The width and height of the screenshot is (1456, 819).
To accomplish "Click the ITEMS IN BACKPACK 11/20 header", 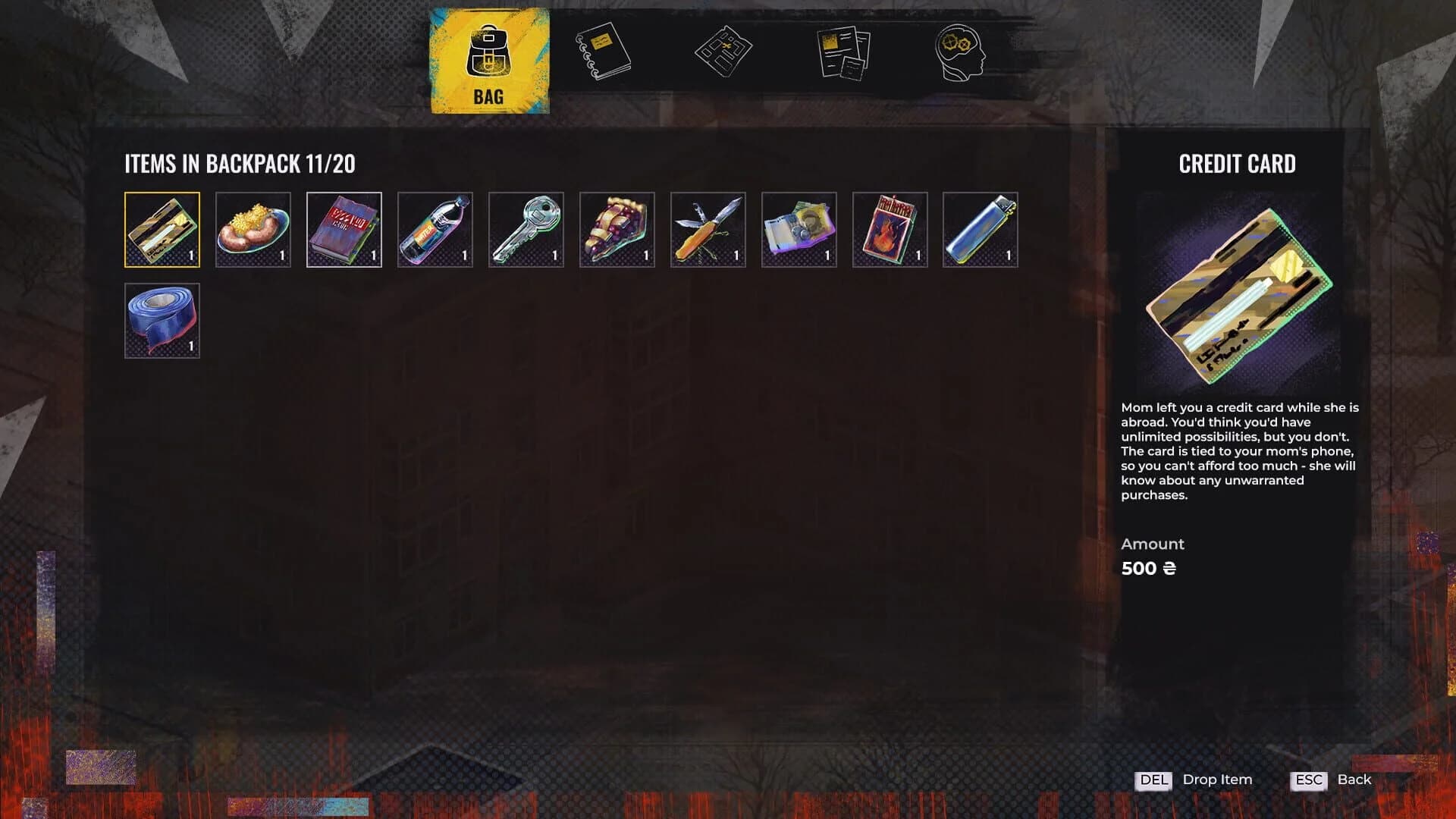I will [x=241, y=162].
